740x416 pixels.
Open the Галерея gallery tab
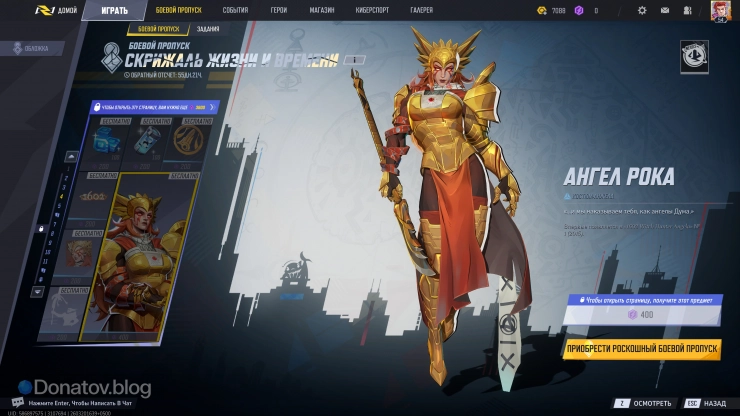(422, 10)
